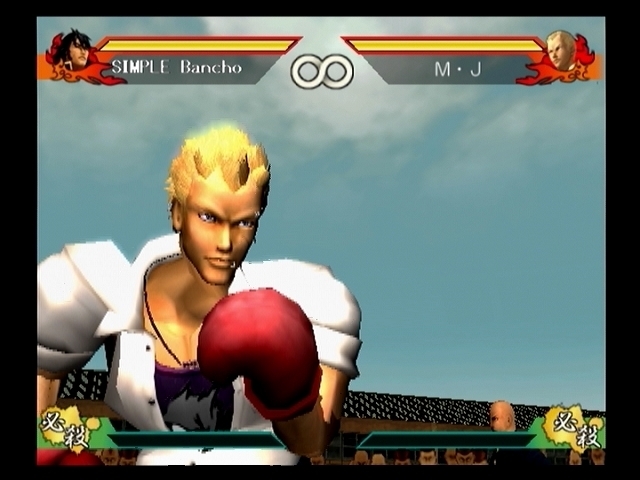Click SIMPLE Bancho's dark-haired fighter portrait
This screenshot has height=480, width=640.
(x=74, y=51)
